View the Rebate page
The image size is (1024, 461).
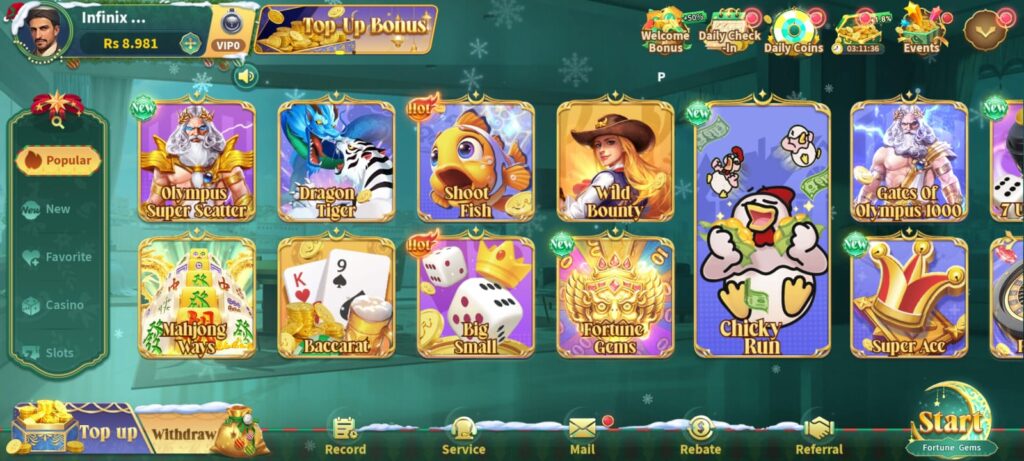(700, 435)
